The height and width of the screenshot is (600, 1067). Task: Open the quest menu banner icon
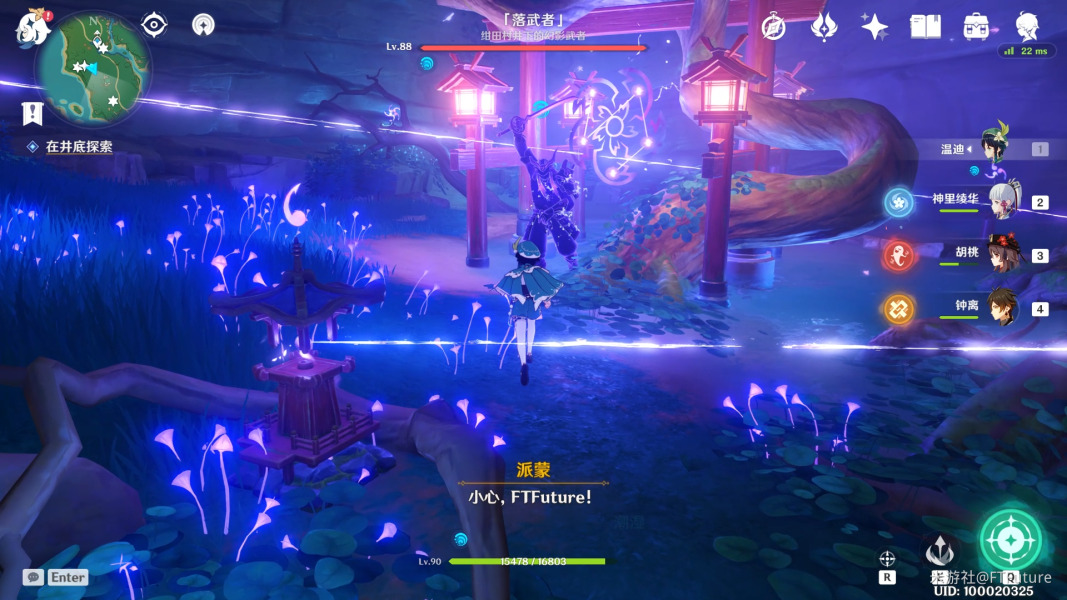tap(32, 114)
